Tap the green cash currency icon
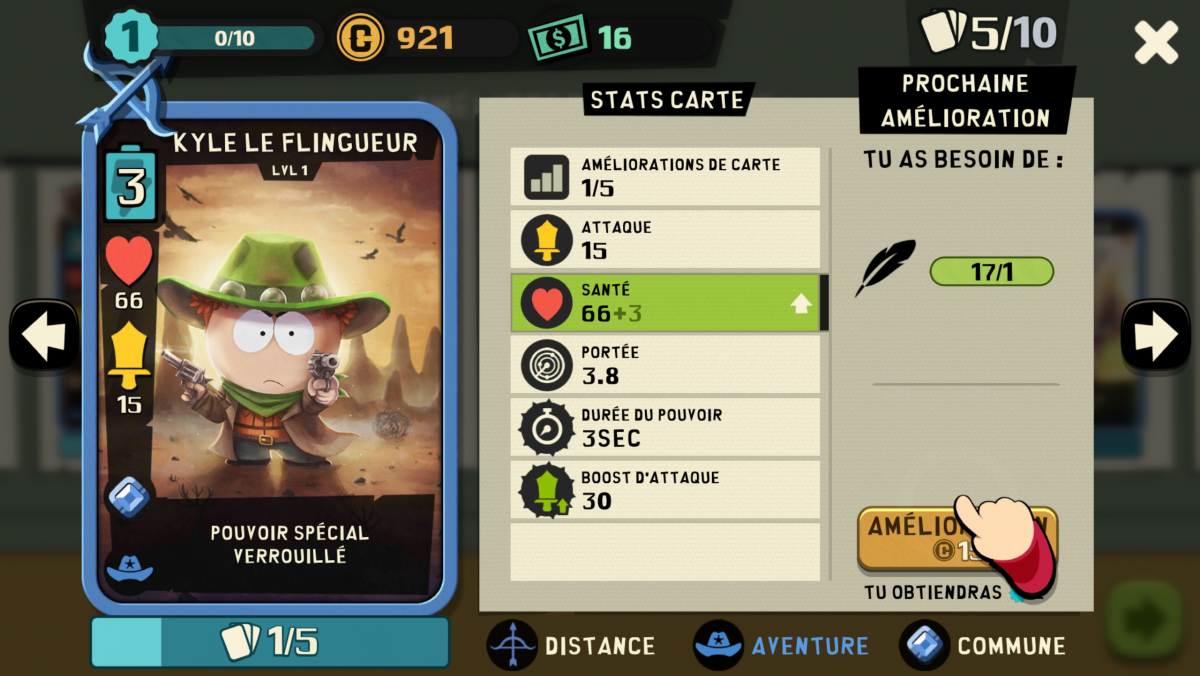Image resolution: width=1200 pixels, height=676 pixels. [x=557, y=39]
